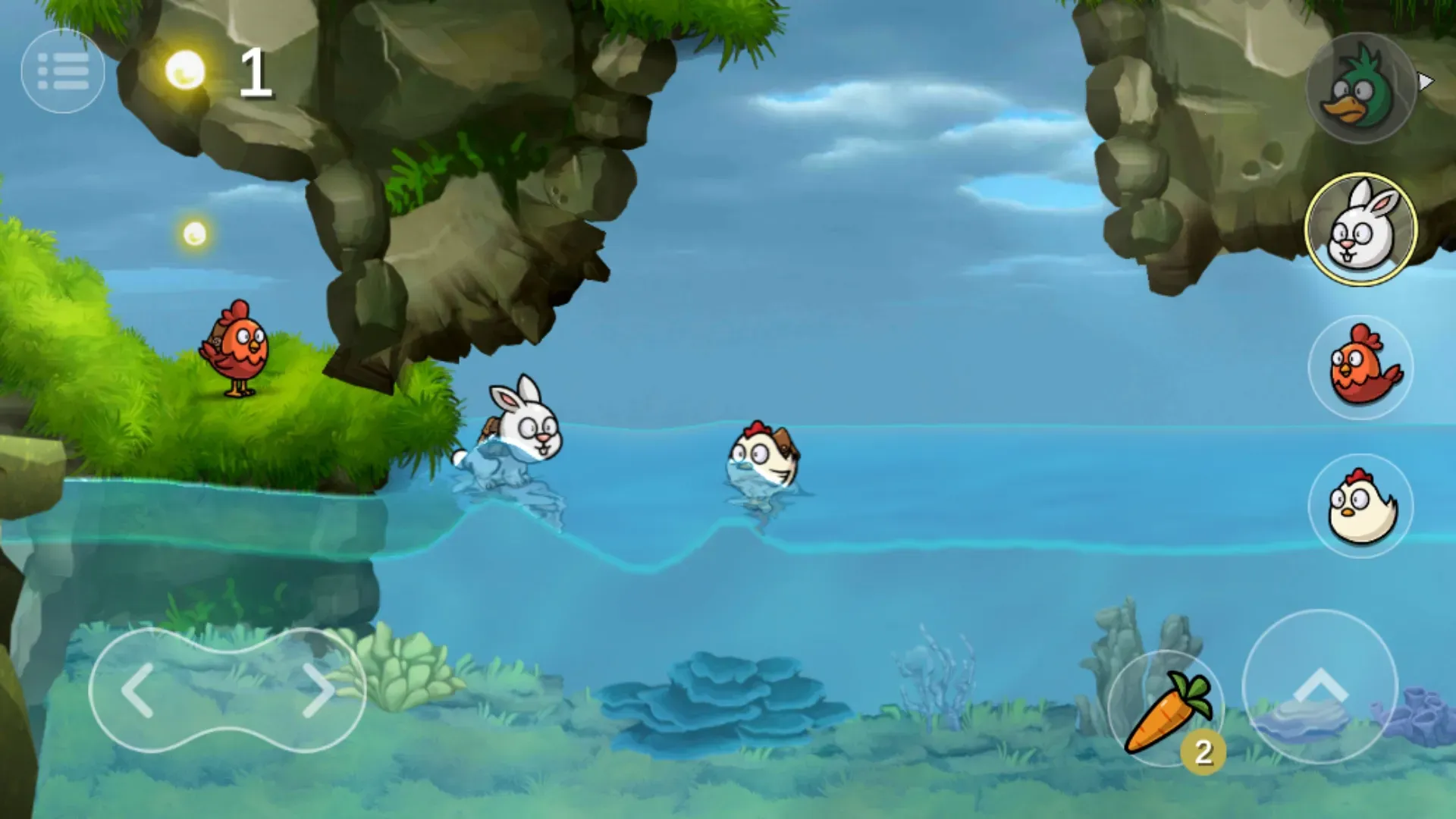Image resolution: width=1456 pixels, height=819 pixels.
Task: Tap the left movement arrow
Action: pos(142,688)
